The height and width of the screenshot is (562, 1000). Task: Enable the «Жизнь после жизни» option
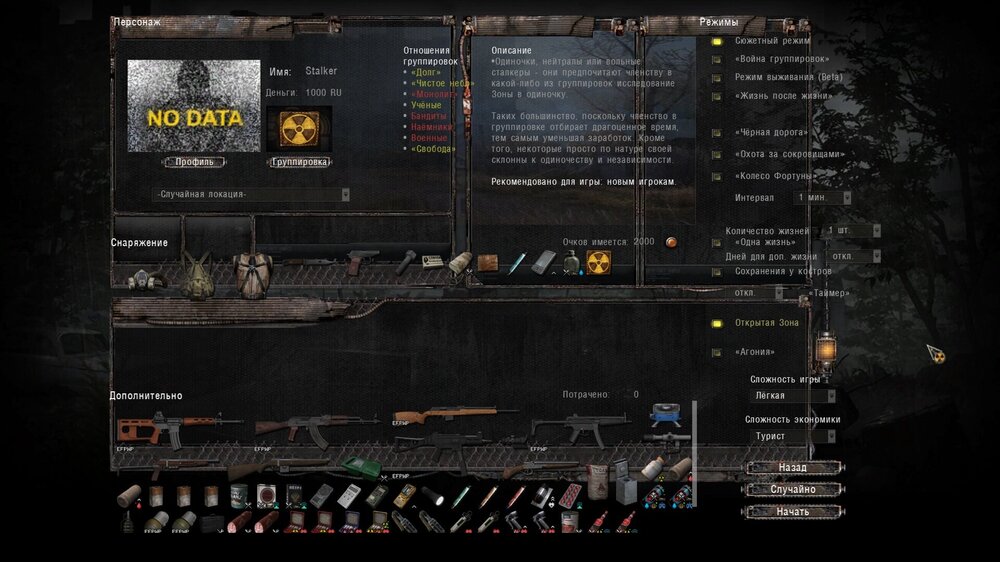tap(717, 96)
